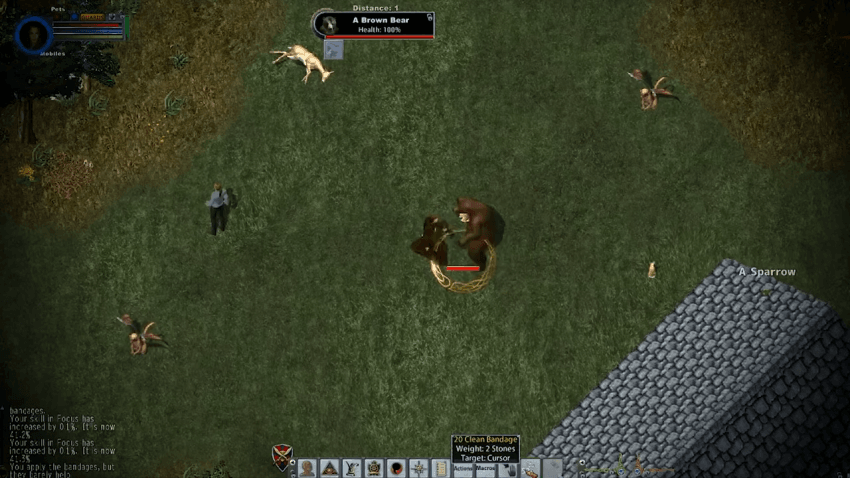Viewport: 850px width, 478px height.
Task: Open the Macros button
Action: point(486,468)
